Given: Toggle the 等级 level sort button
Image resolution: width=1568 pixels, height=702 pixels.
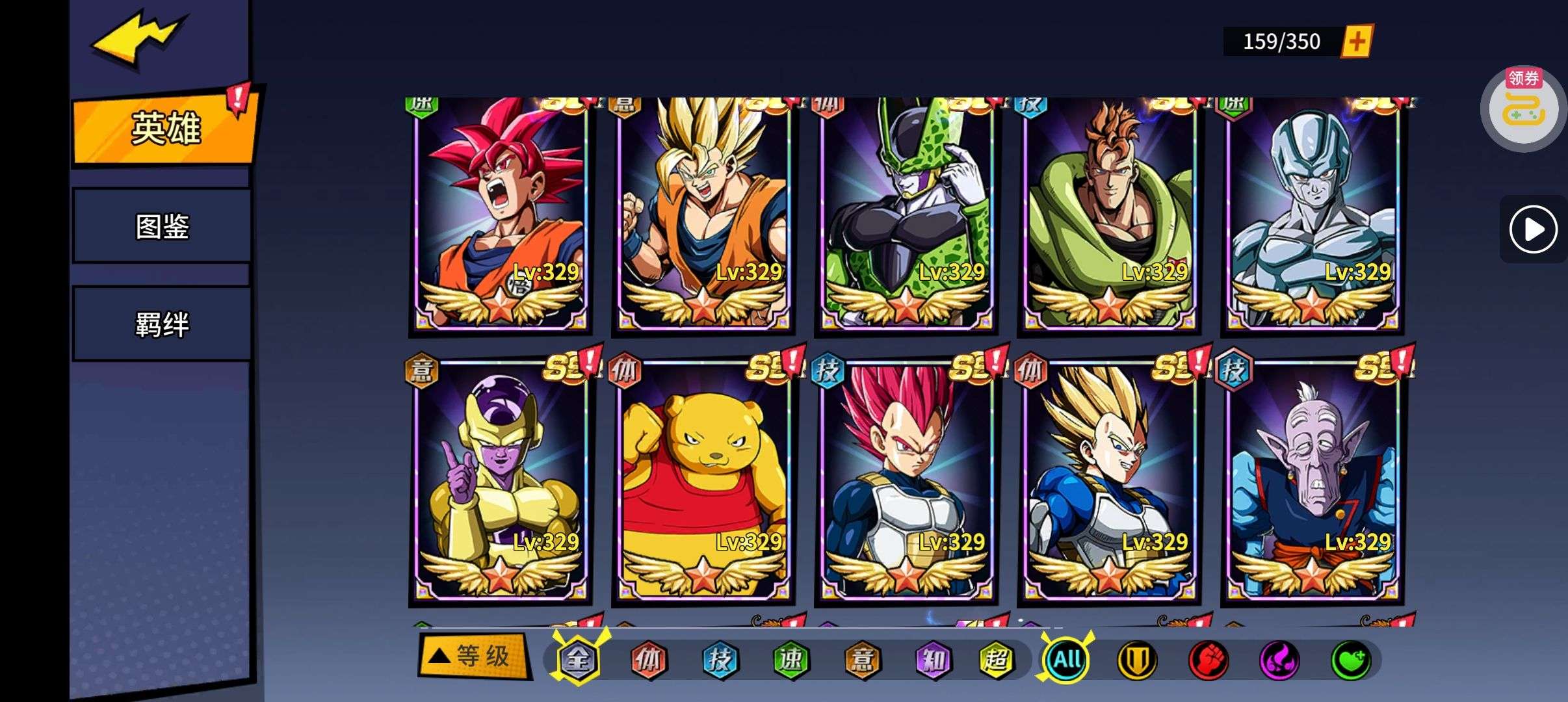Looking at the screenshot, I should point(473,657).
